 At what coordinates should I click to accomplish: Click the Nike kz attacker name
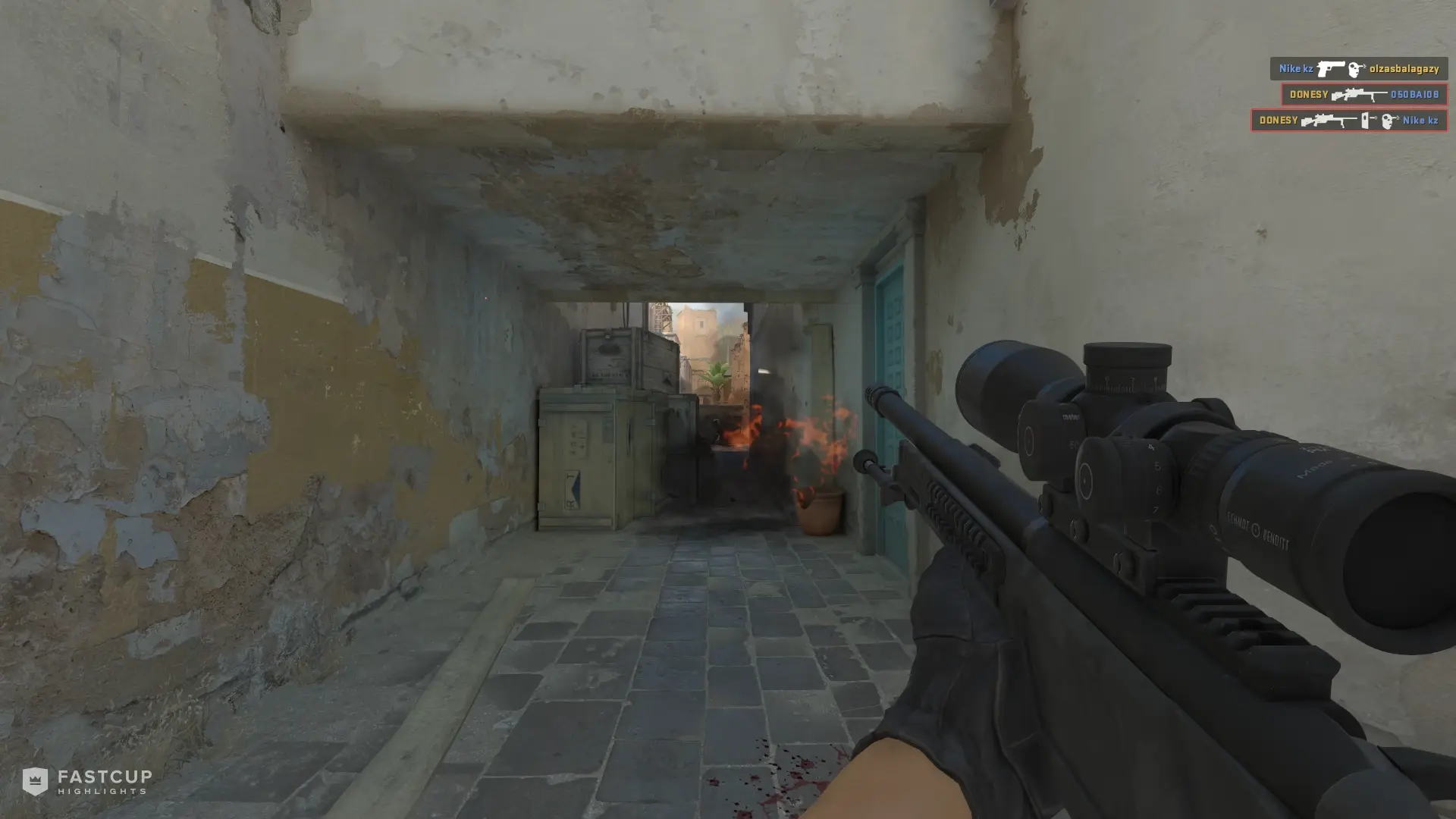(1297, 68)
